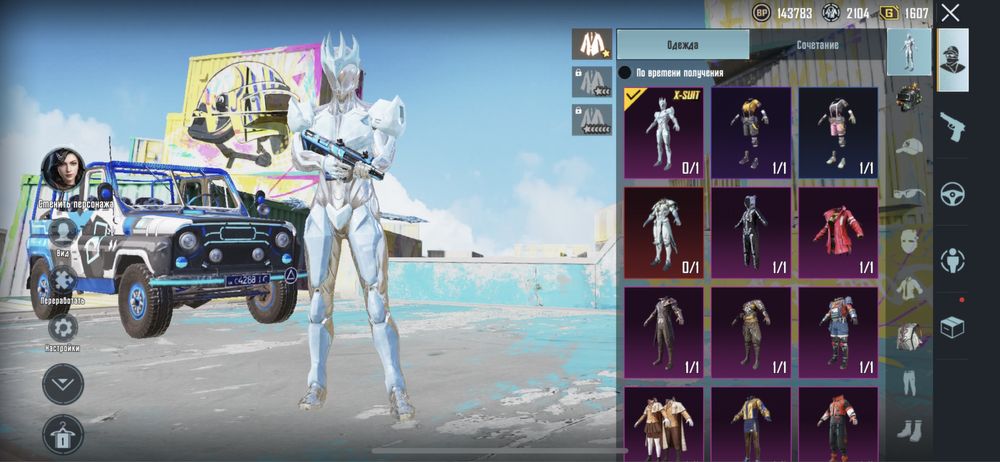The image size is (1000, 462).
Task: Open the emote figure category
Action: click(952, 260)
